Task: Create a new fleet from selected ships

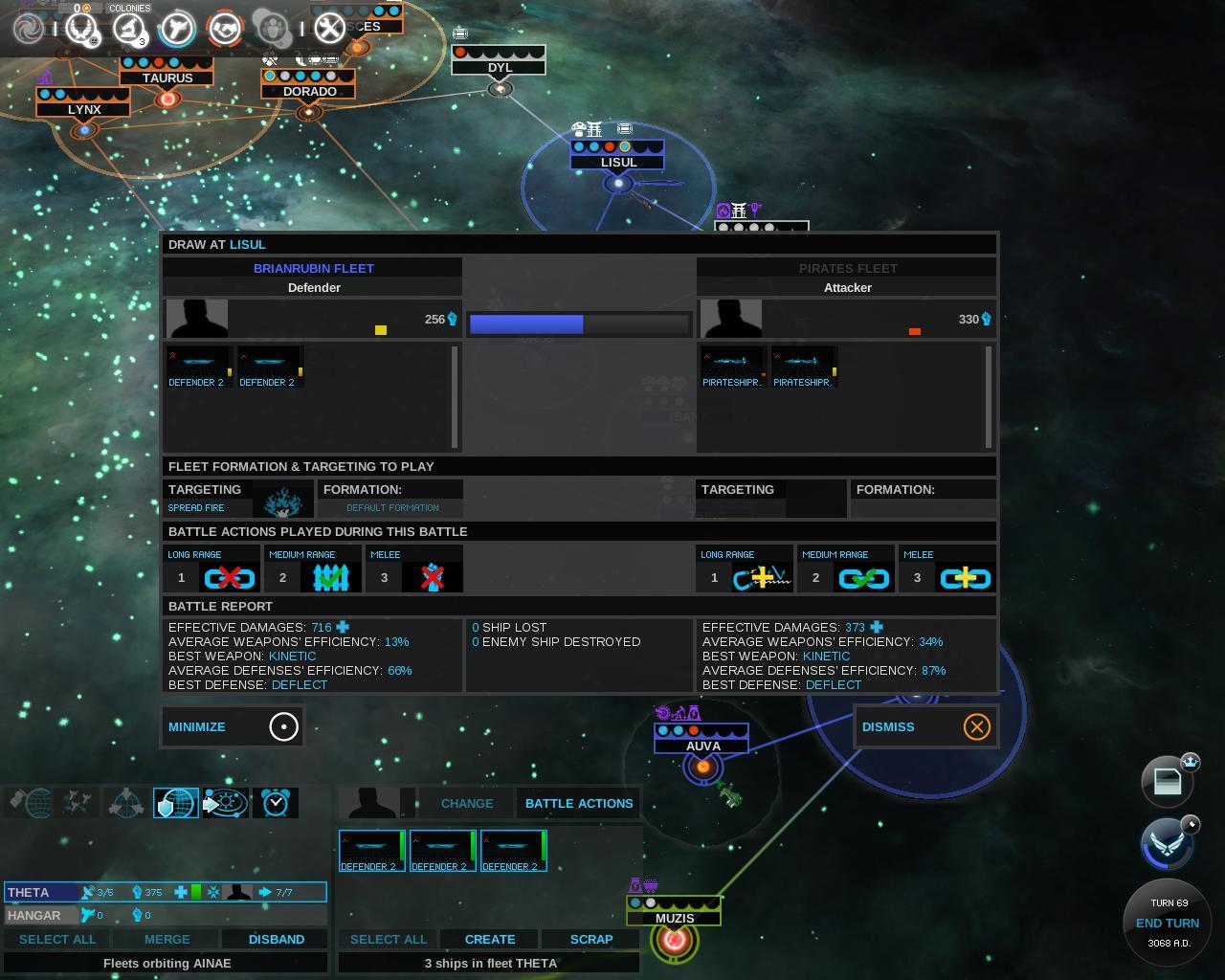Action: click(x=490, y=939)
